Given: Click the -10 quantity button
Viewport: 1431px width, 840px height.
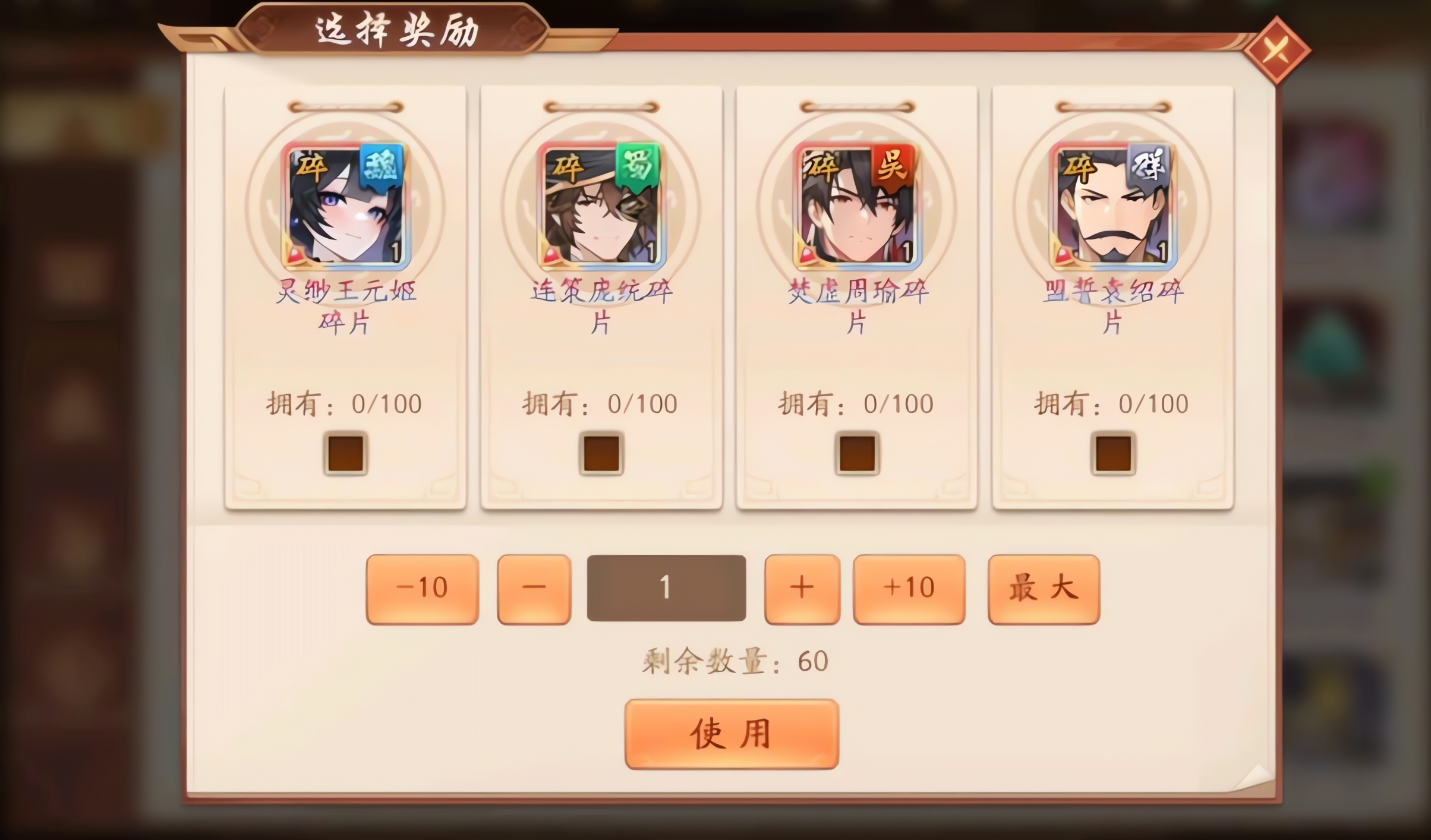Looking at the screenshot, I should [422, 588].
